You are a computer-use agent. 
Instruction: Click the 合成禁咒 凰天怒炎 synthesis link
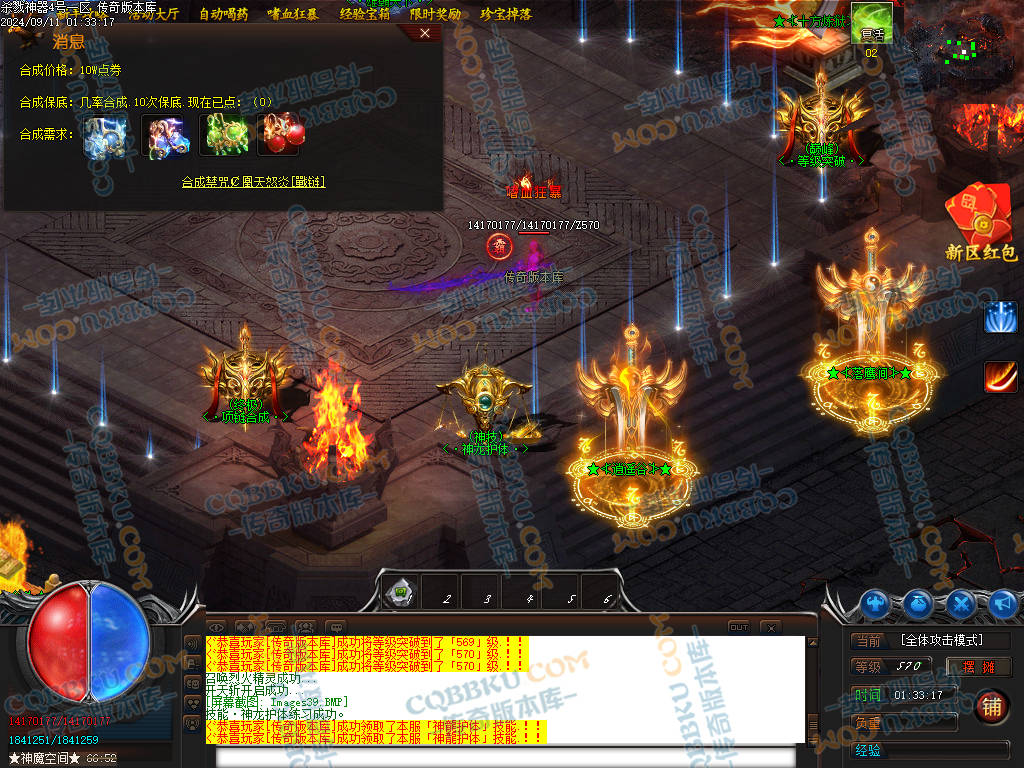pyautogui.click(x=253, y=182)
